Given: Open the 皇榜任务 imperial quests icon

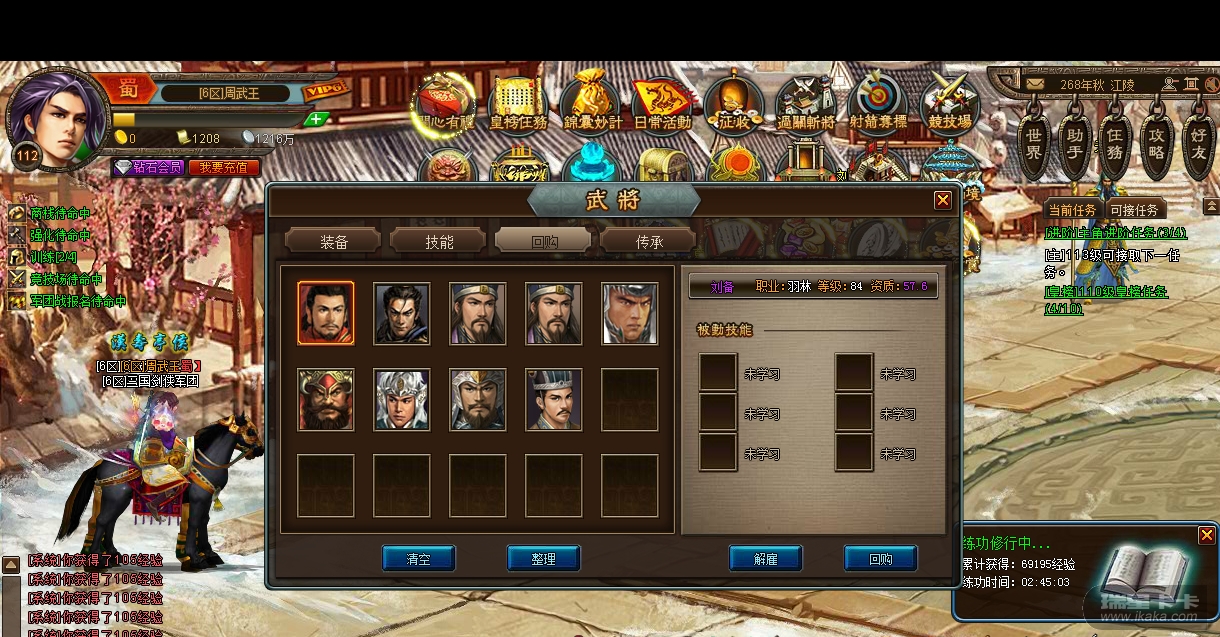Looking at the screenshot, I should (518, 103).
